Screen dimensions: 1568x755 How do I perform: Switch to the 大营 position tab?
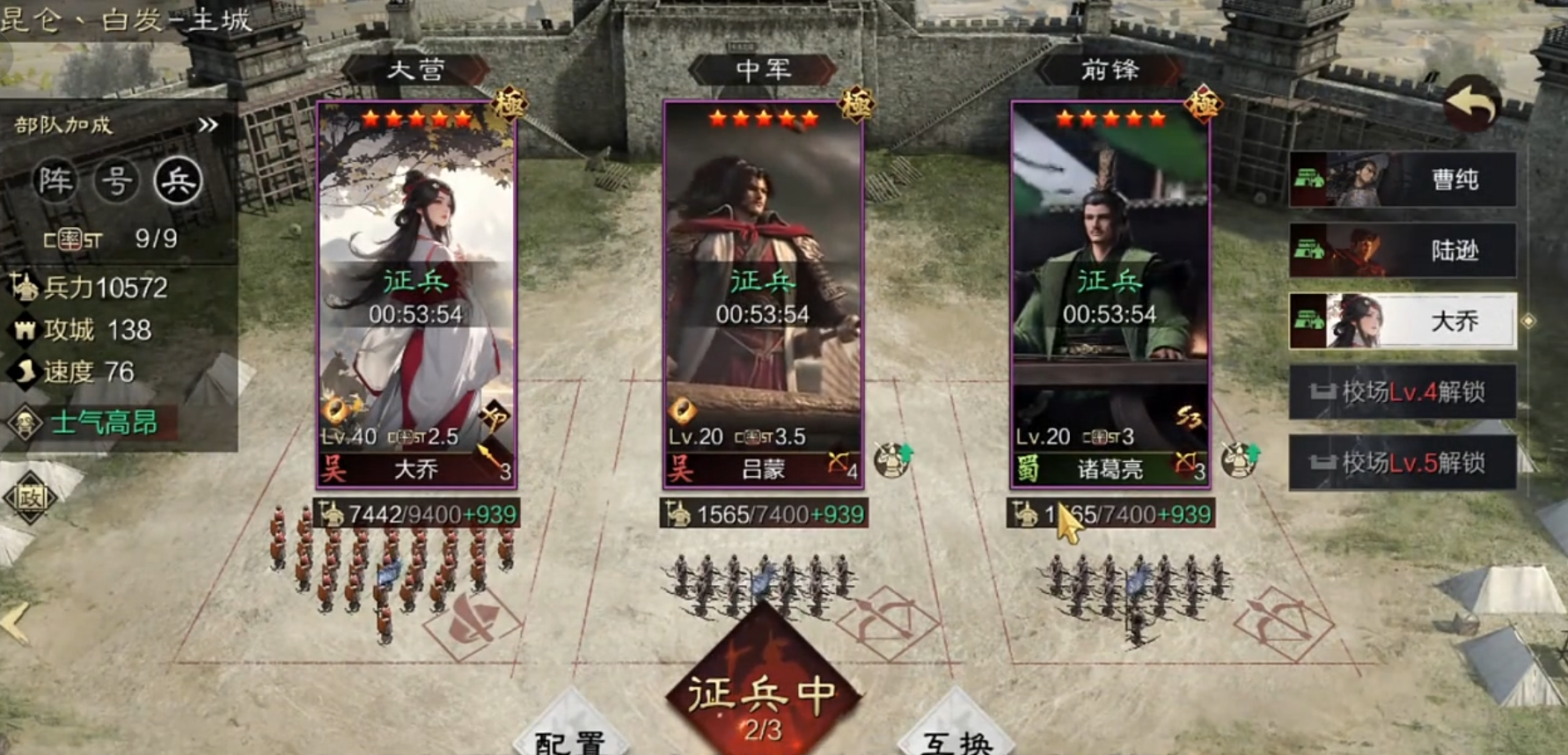coord(417,70)
